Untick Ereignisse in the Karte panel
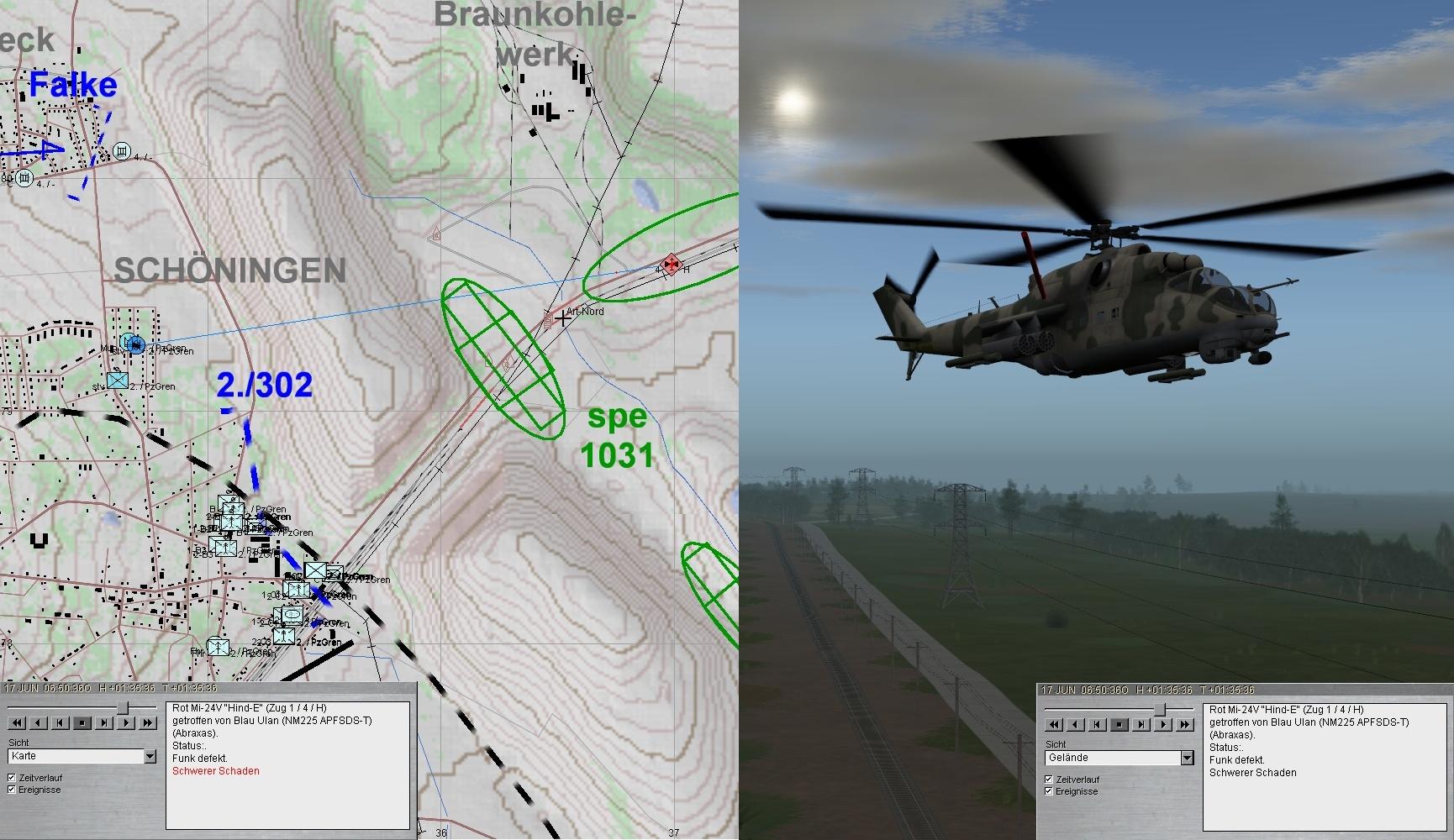The image size is (1454, 840). [12, 790]
